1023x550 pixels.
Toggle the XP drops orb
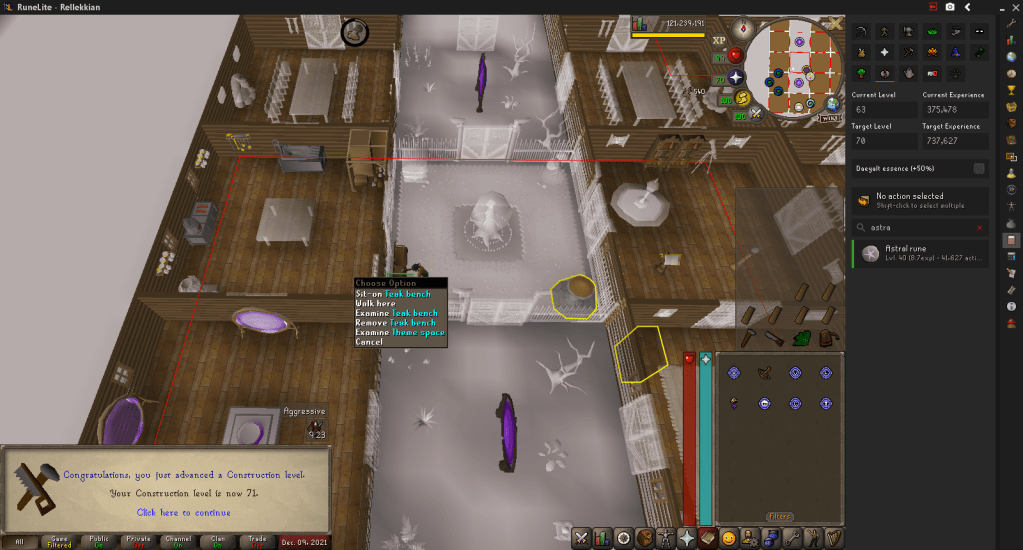pos(718,41)
